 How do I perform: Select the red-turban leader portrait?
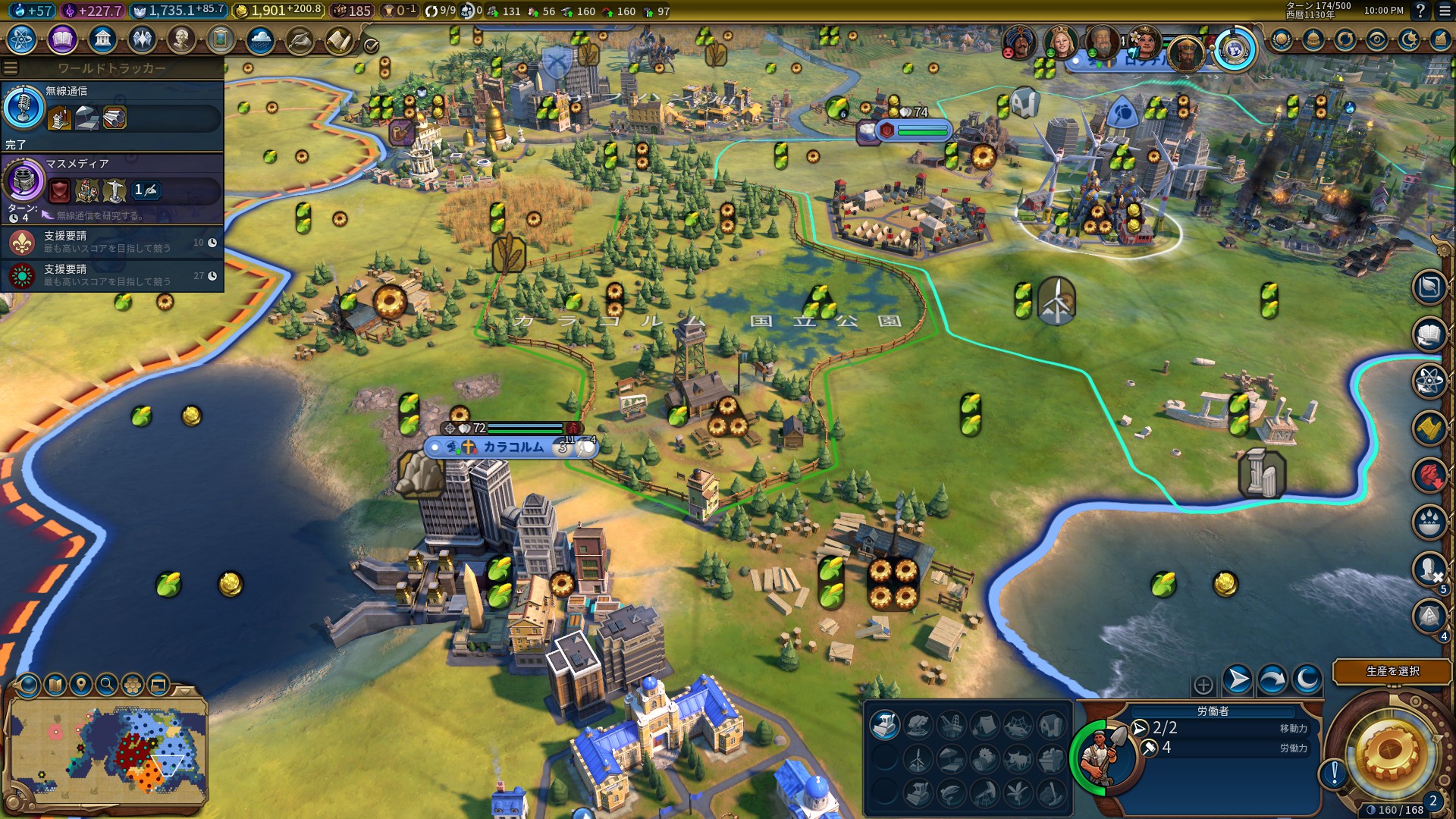click(1018, 43)
